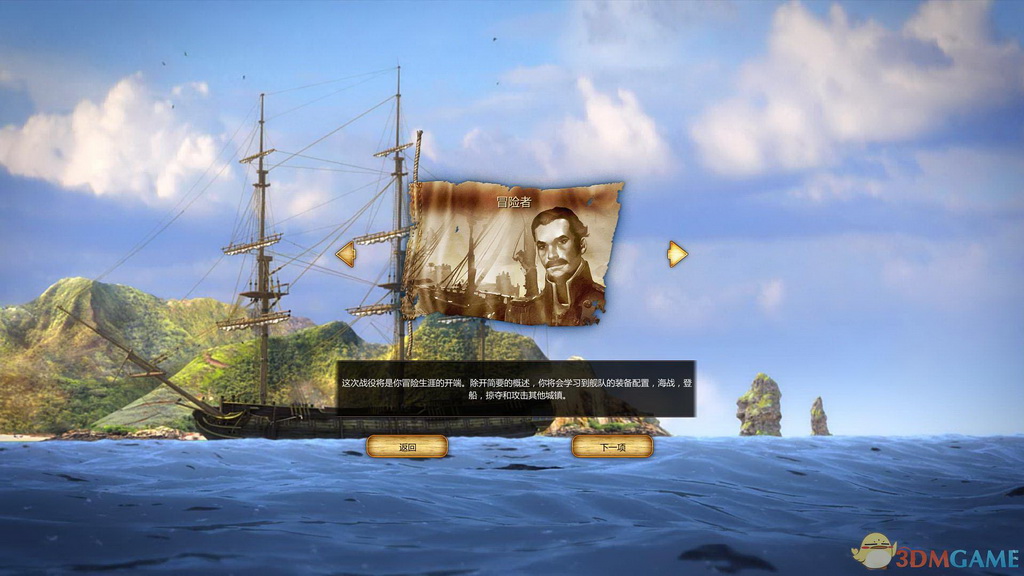
Task: Show the previous campaign with left arrow
Action: 346,254
